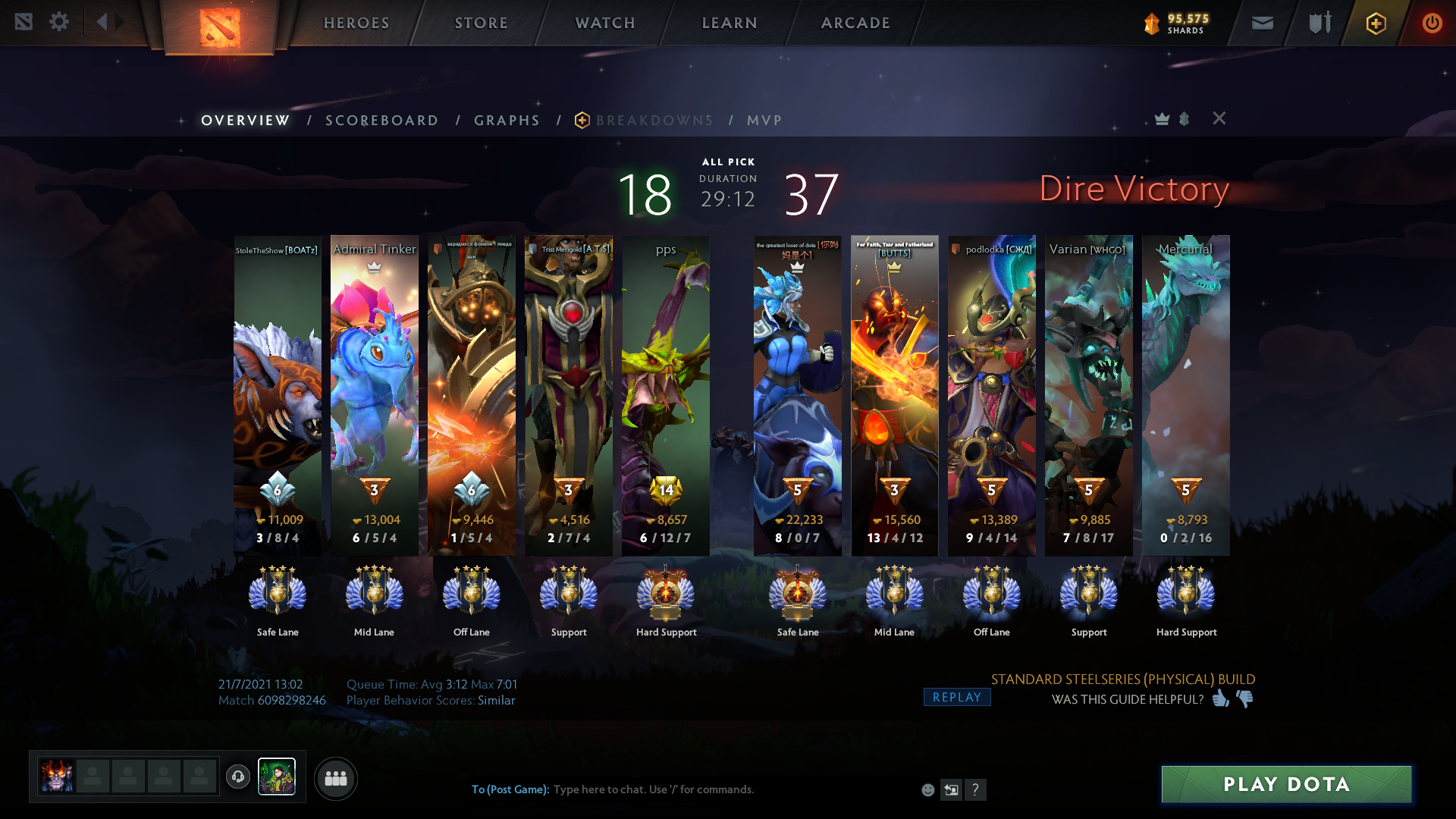1456x819 pixels.
Task: Select the Learn menu entry
Action: pos(730,23)
